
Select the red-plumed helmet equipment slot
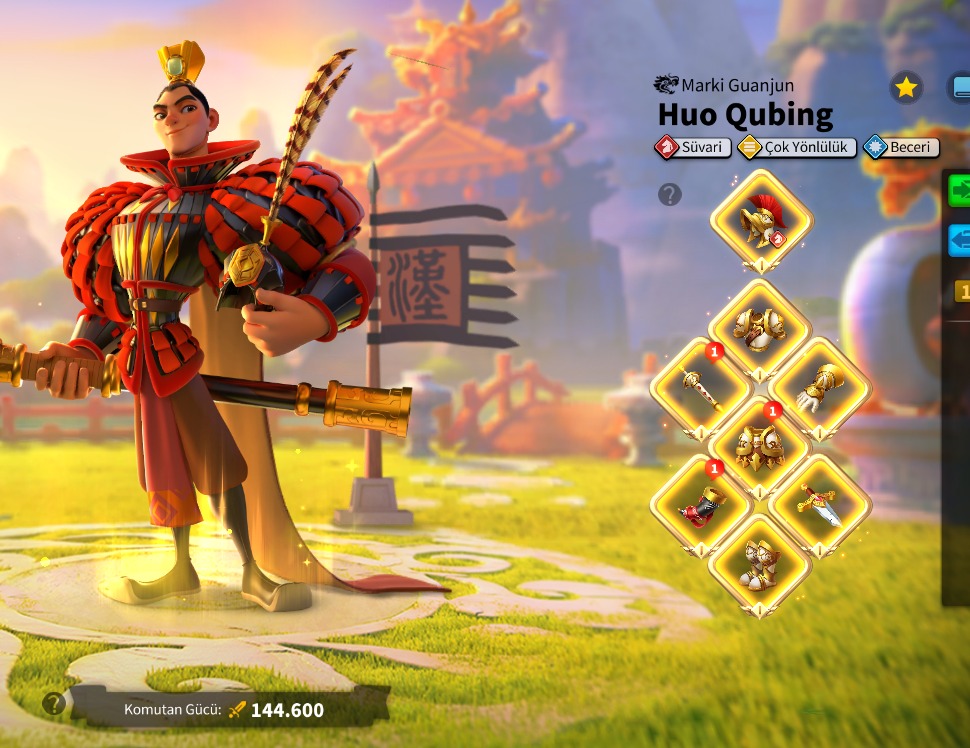point(761,221)
